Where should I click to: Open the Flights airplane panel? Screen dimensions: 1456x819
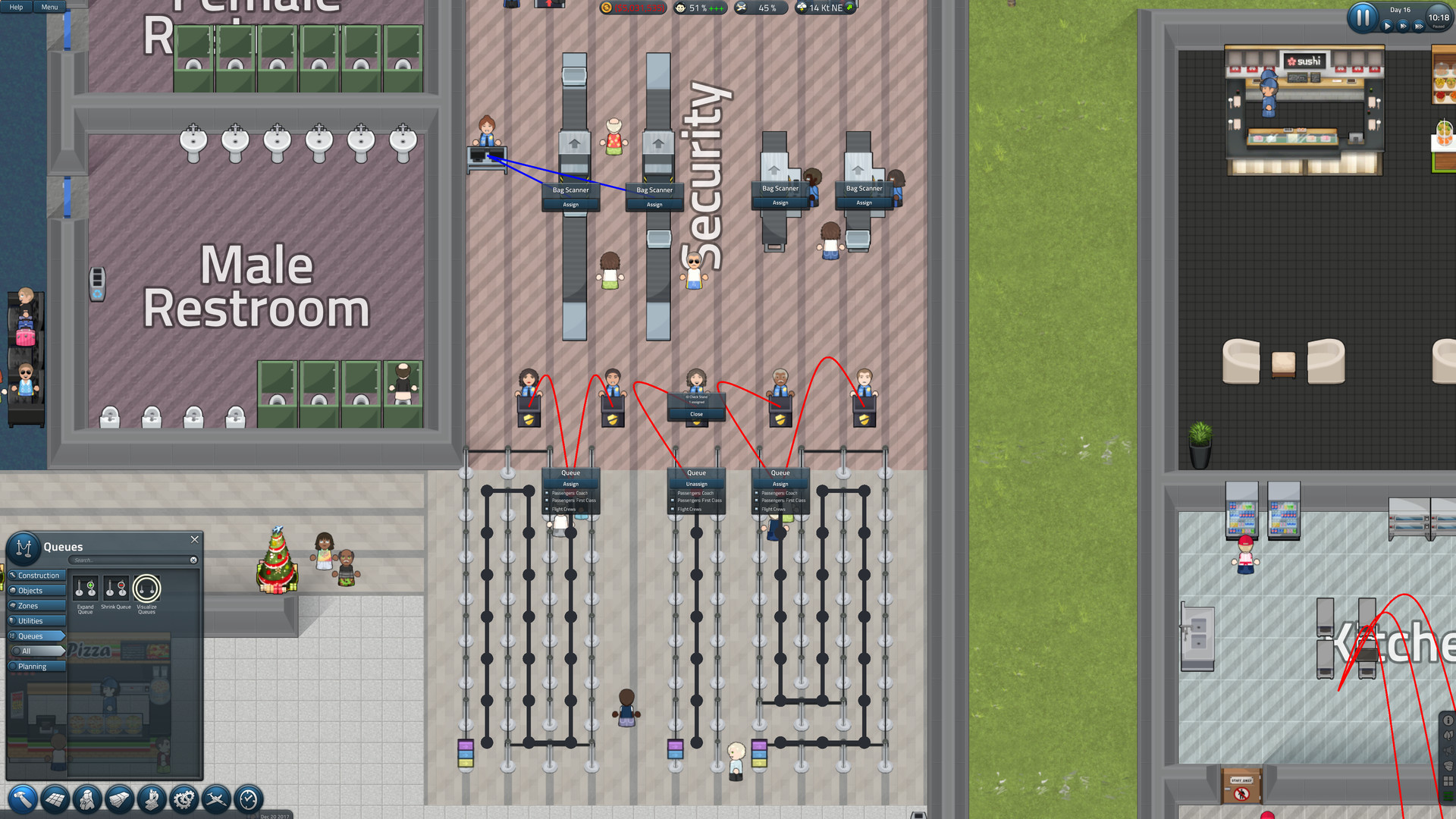point(215,800)
